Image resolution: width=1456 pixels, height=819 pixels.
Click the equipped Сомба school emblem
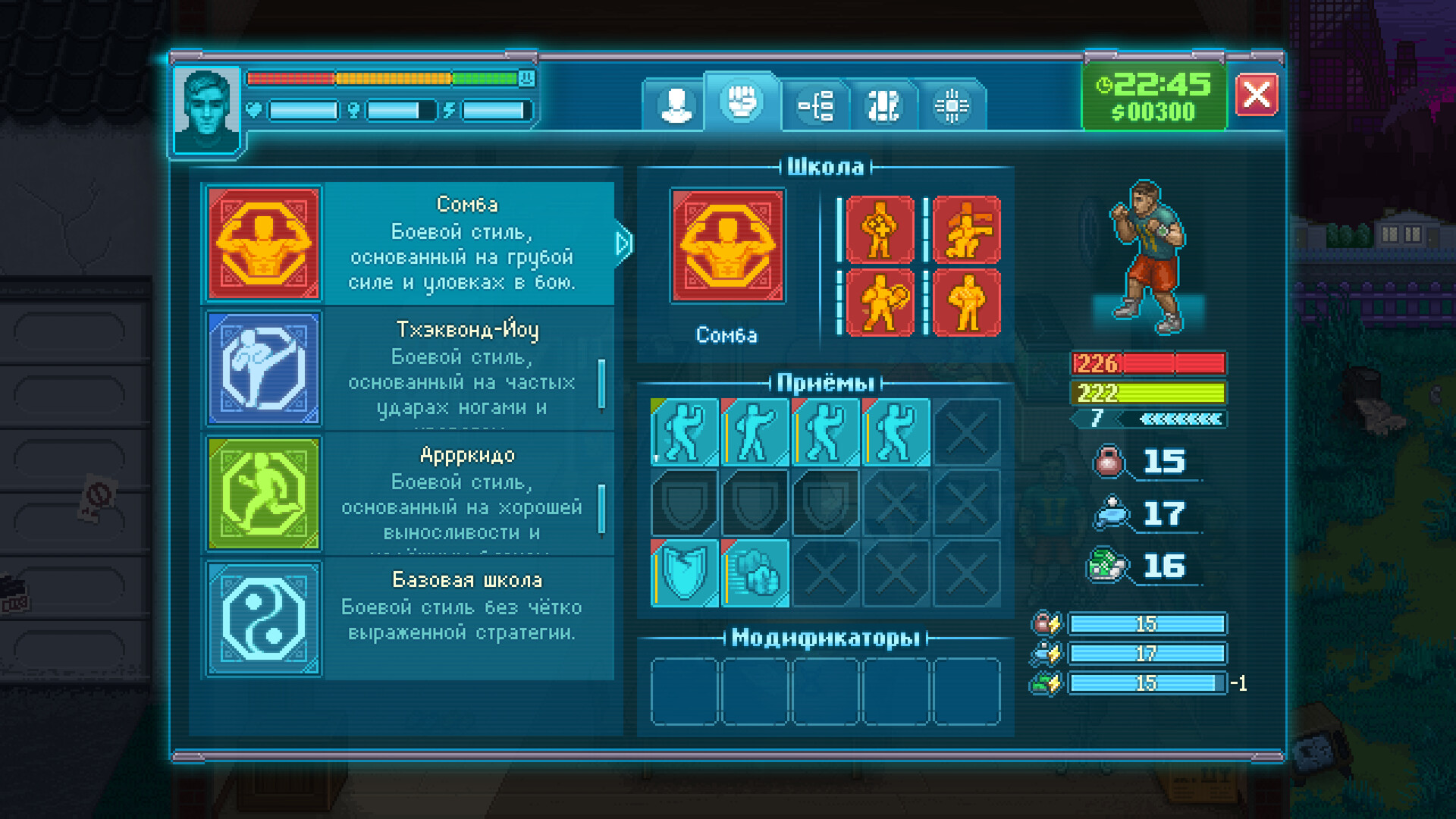point(727,246)
